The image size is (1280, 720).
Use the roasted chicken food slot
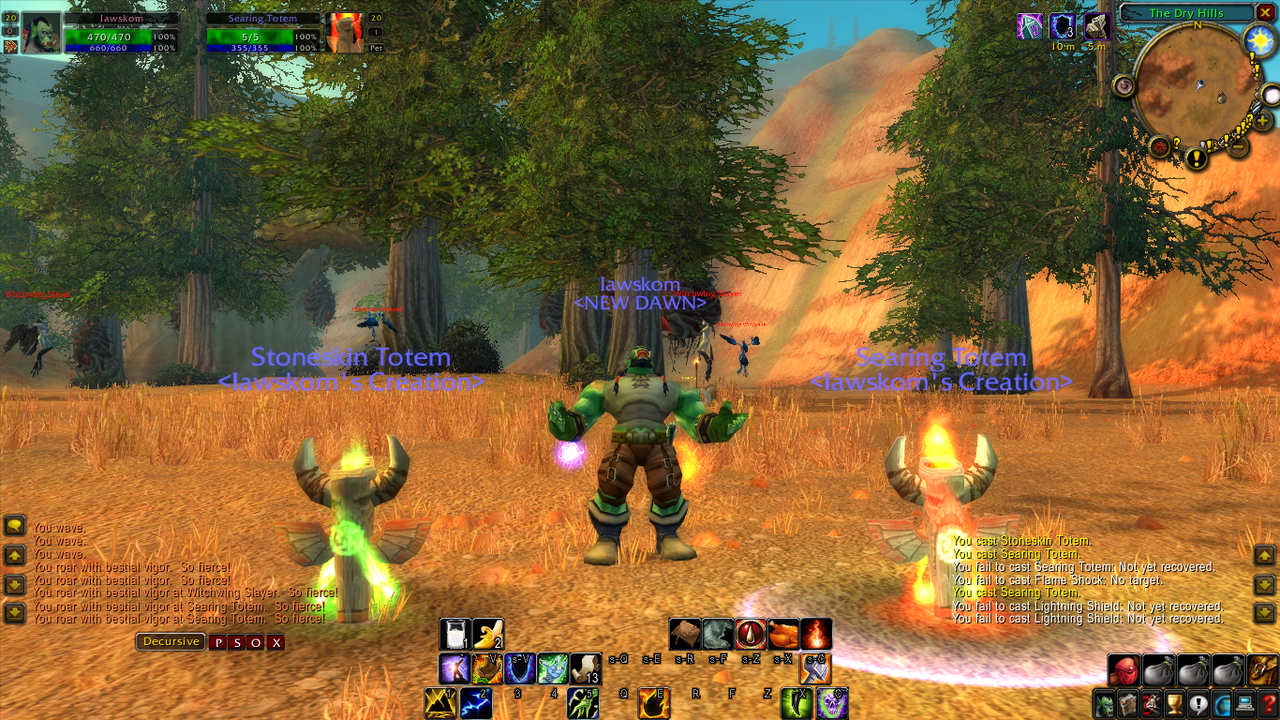(784, 634)
